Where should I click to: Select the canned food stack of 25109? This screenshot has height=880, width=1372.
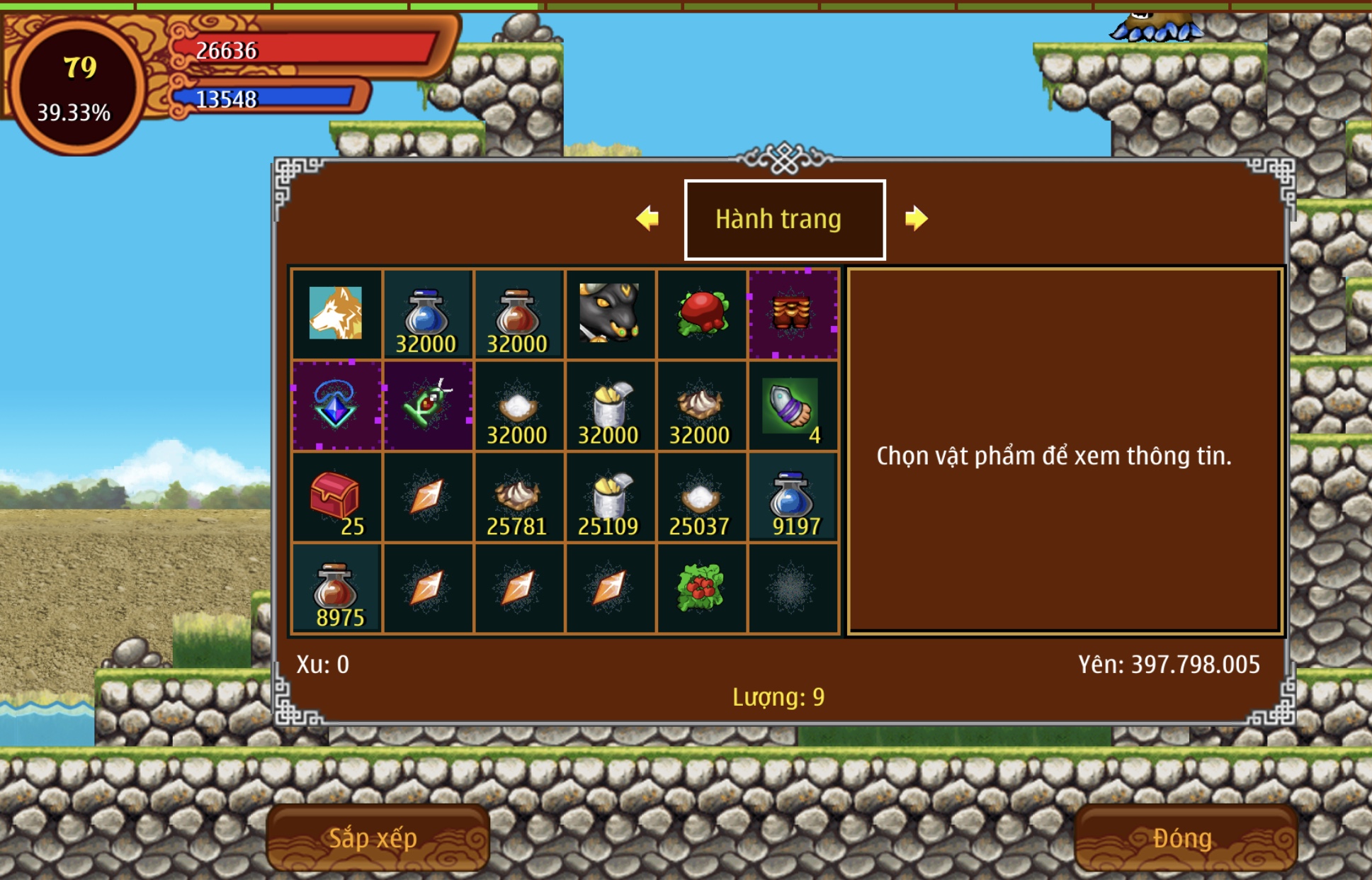tap(609, 497)
